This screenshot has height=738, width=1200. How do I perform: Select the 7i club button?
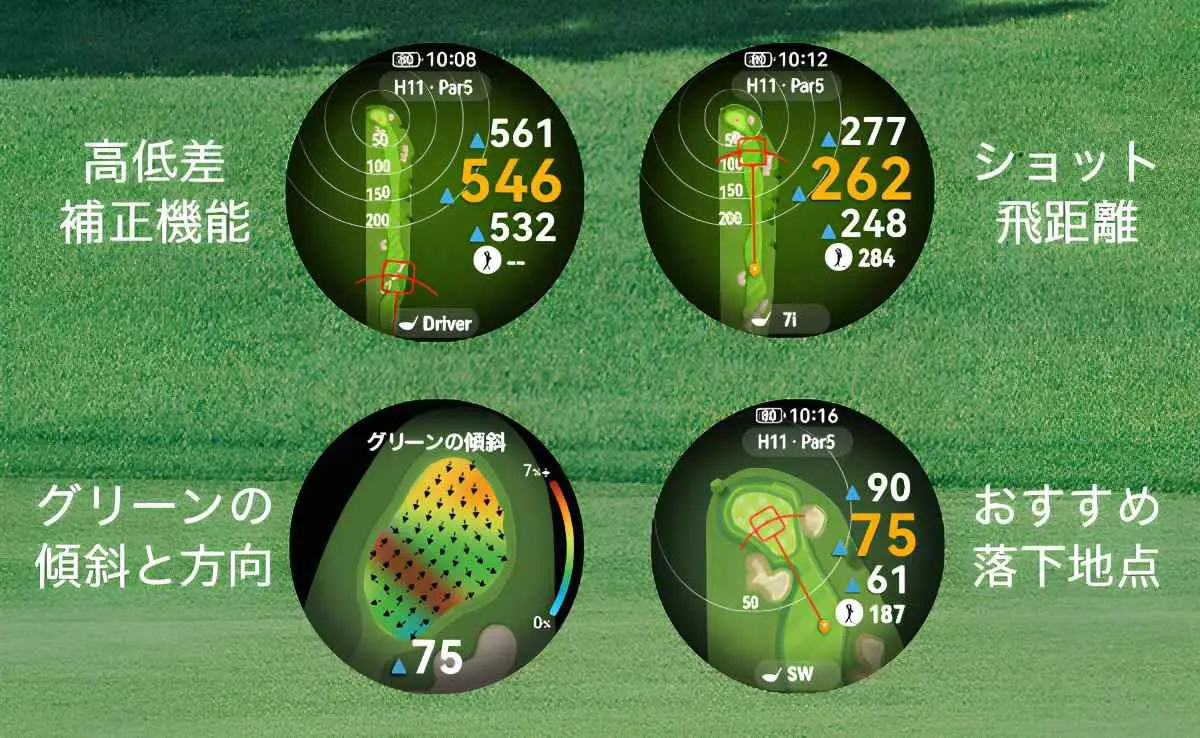pos(787,320)
